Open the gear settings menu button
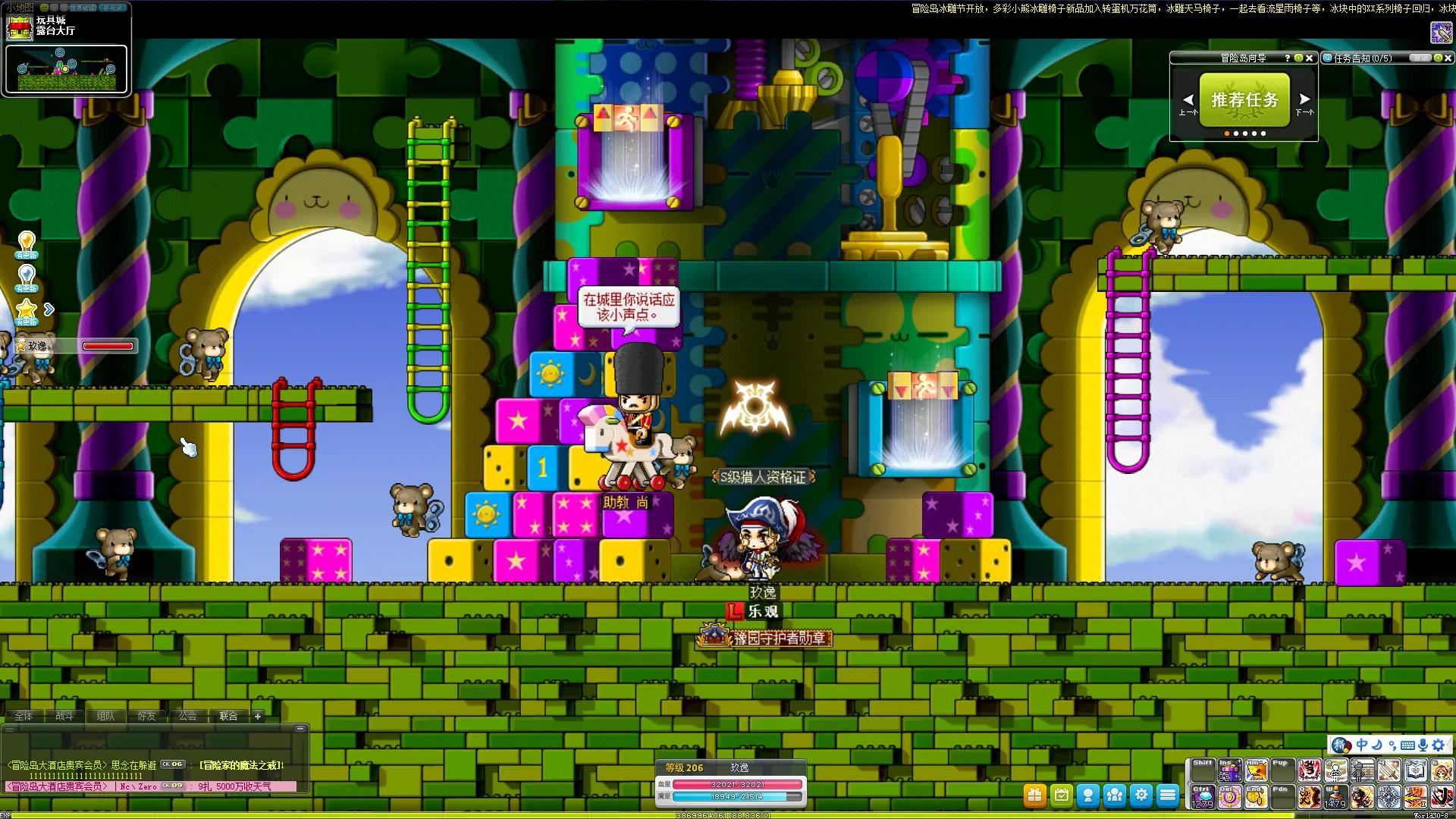Viewport: 1456px width, 819px height. (1141, 795)
